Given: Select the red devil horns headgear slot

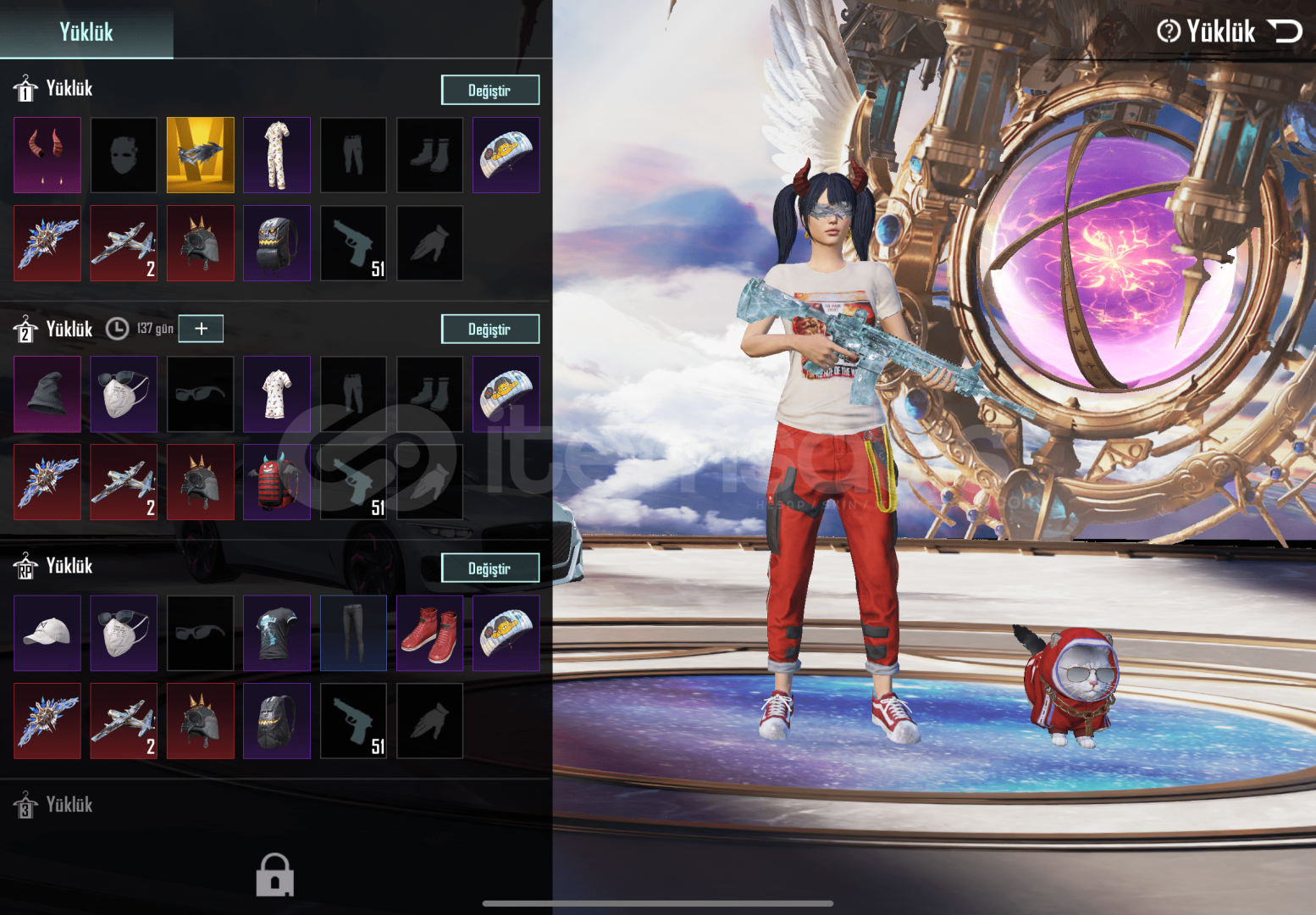Looking at the screenshot, I should tap(47, 155).
